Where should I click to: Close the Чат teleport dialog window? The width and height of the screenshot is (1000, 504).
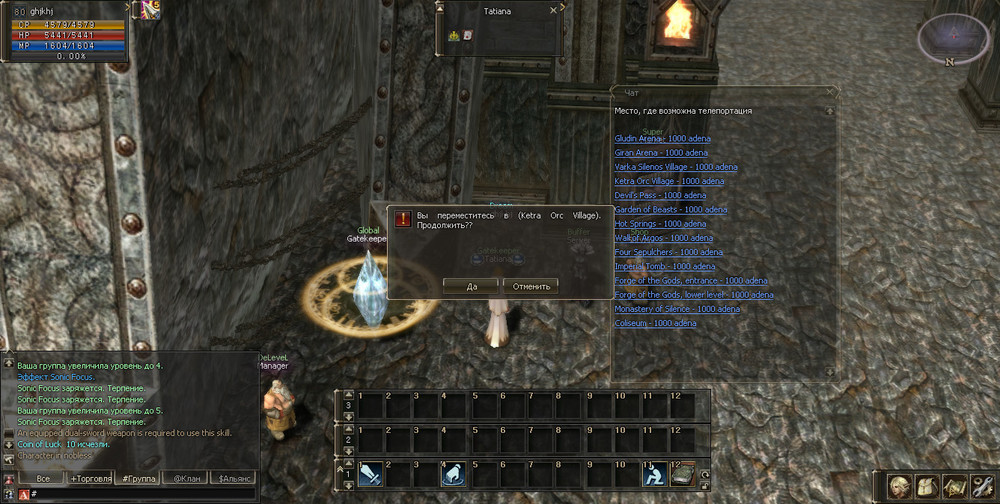829,91
